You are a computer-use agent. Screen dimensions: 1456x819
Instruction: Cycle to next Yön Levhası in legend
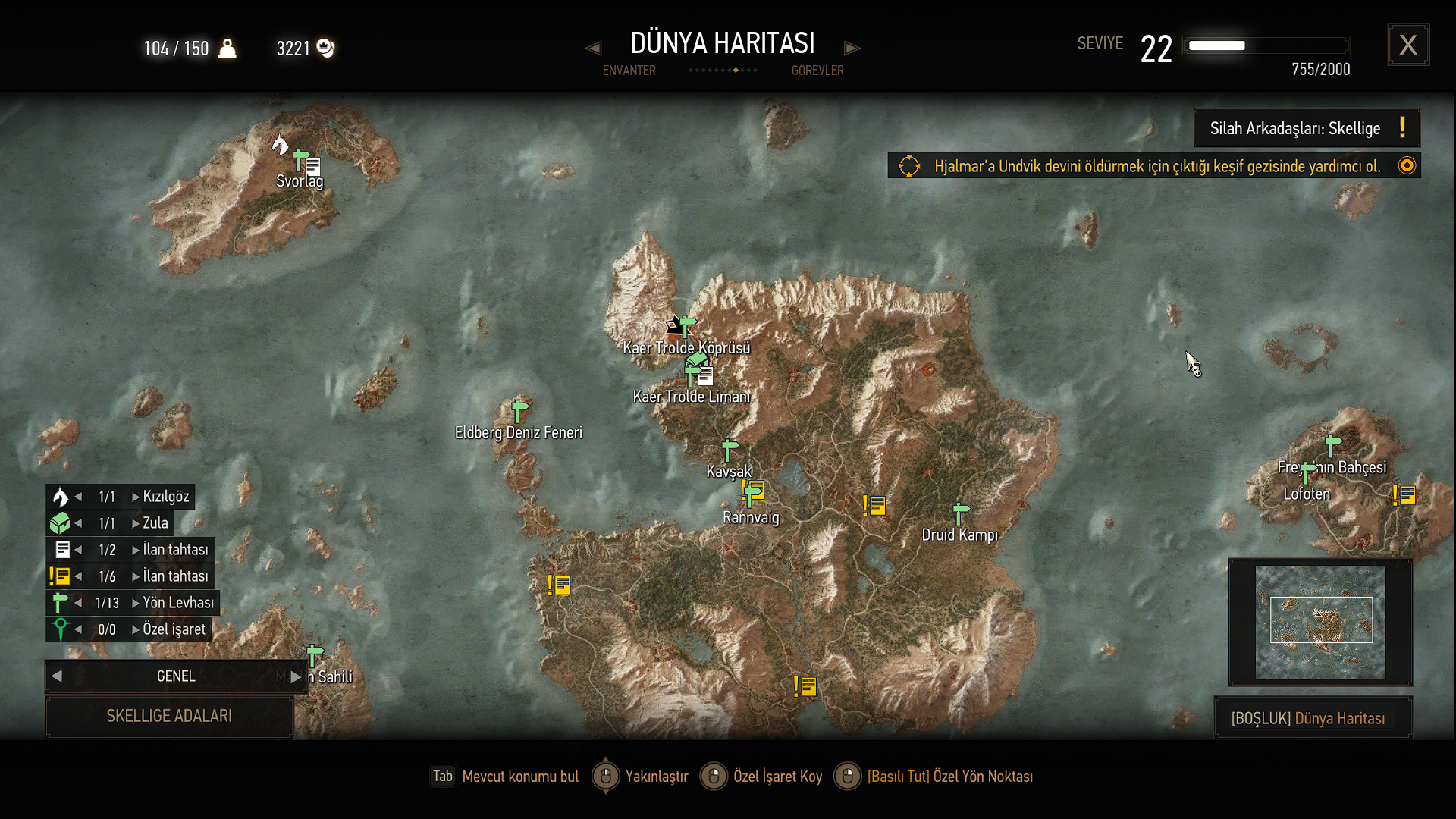136,603
